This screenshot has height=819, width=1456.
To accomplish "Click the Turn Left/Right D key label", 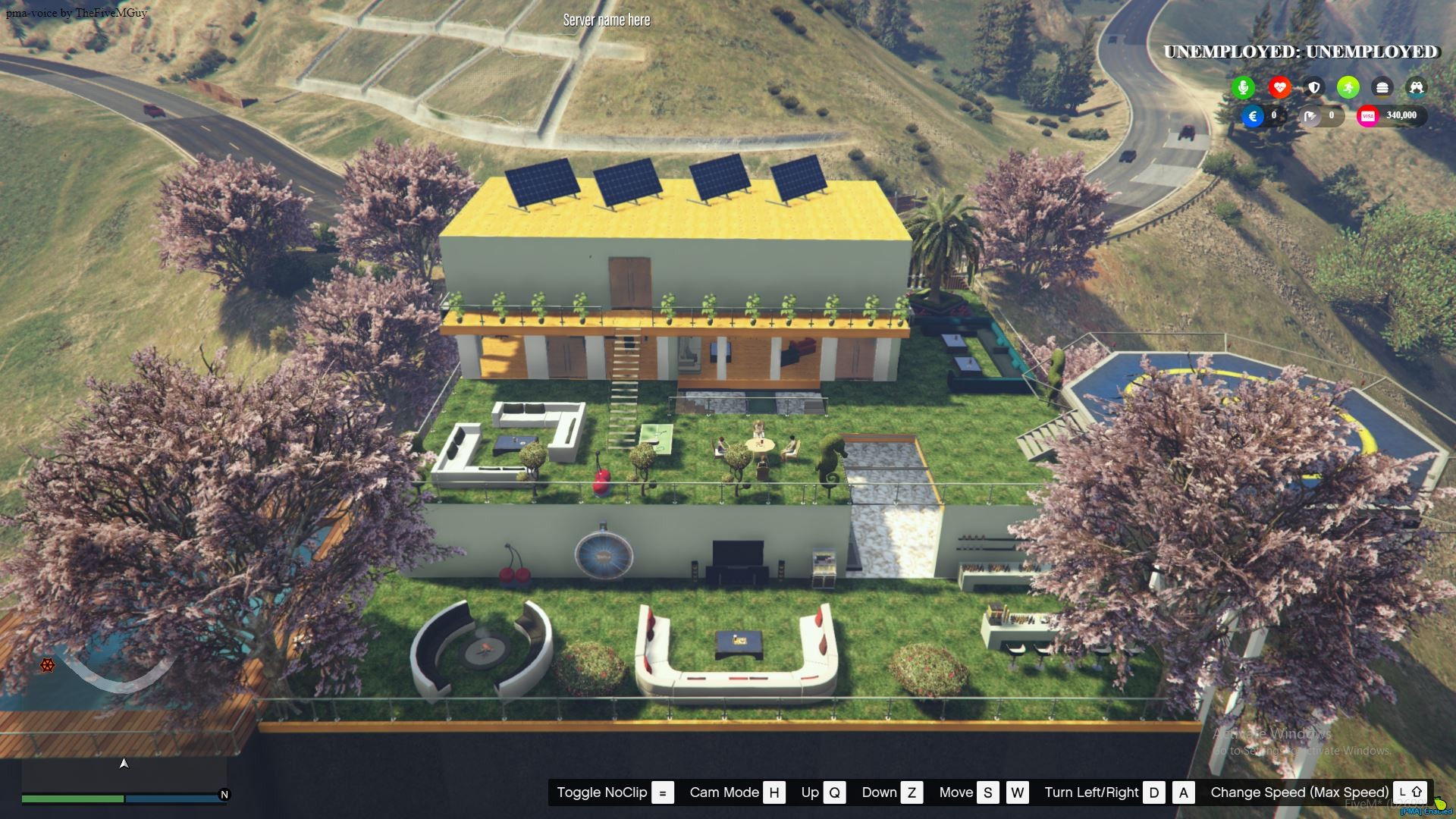I will (x=1155, y=792).
